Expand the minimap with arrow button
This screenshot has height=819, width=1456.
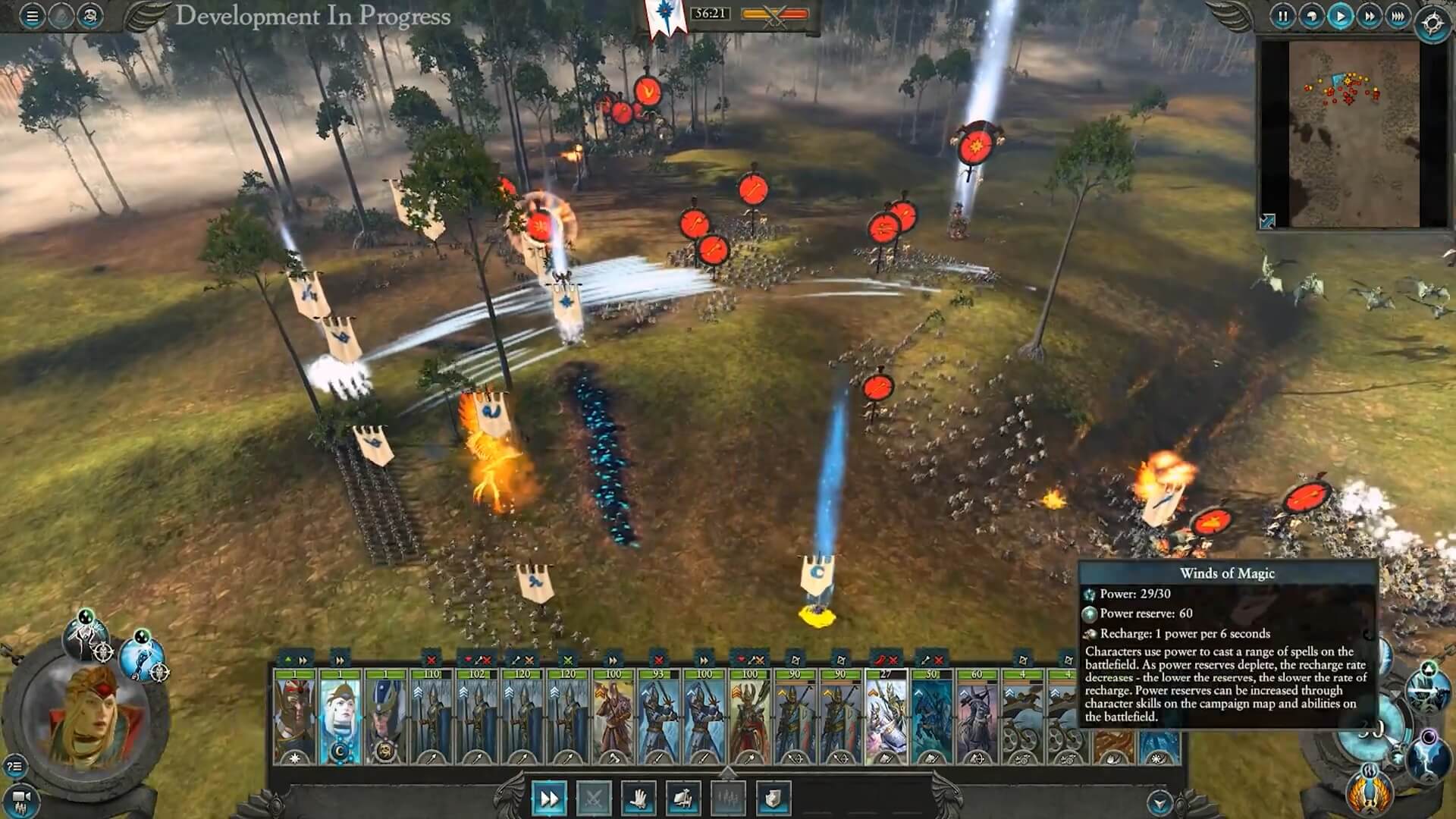[x=1267, y=221]
